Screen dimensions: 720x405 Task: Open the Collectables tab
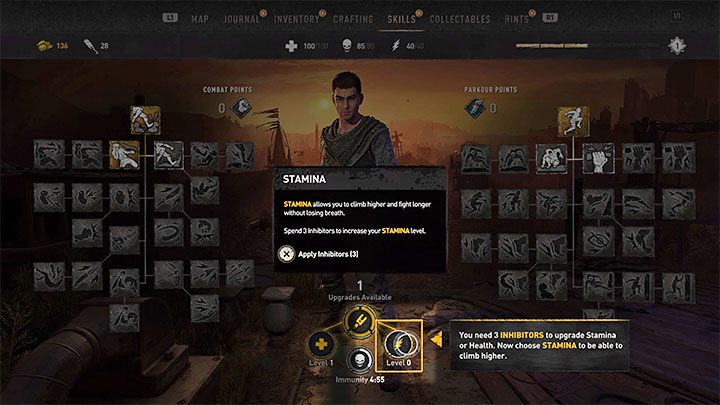pos(459,18)
